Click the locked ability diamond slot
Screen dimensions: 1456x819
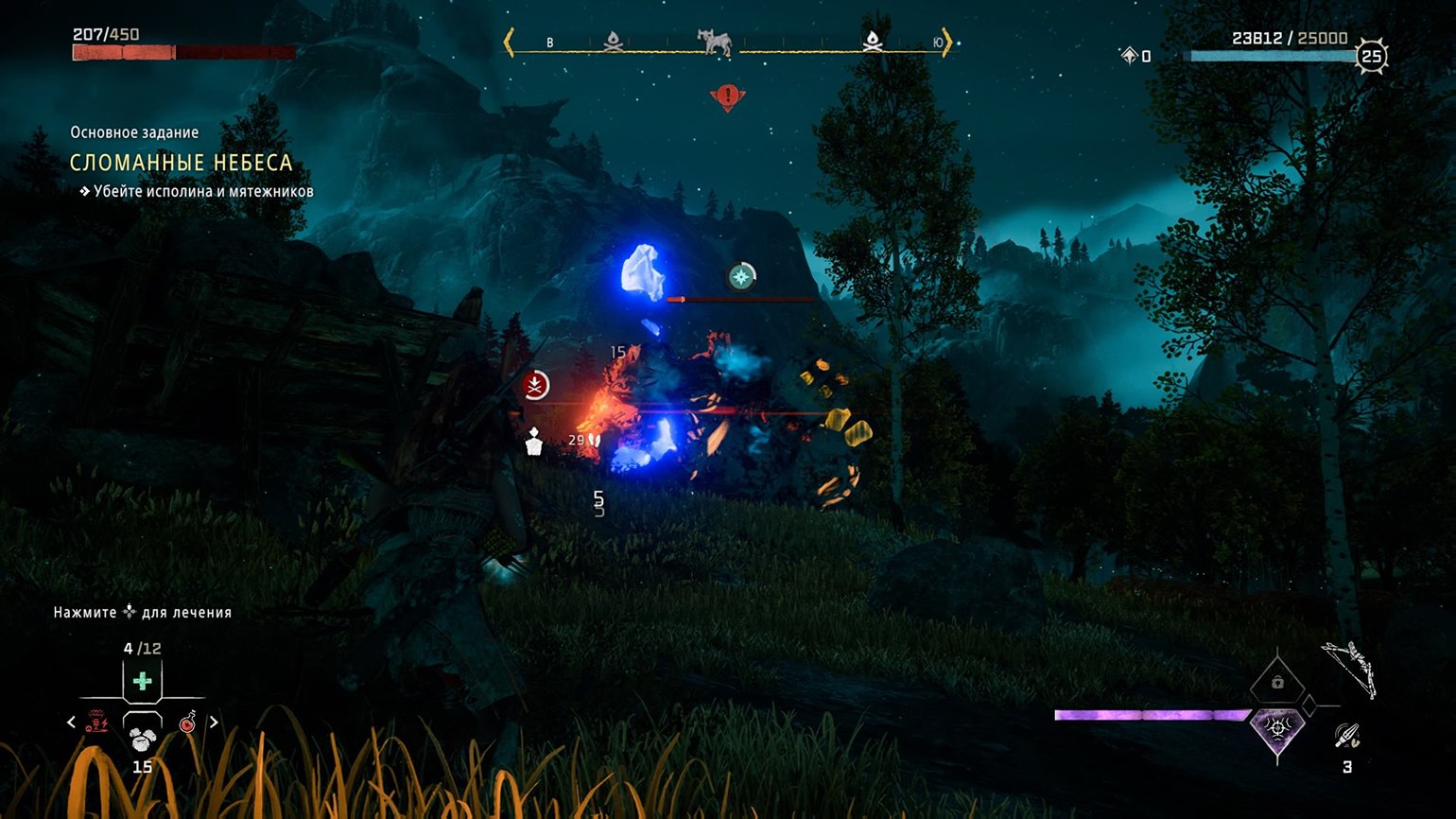click(1277, 682)
